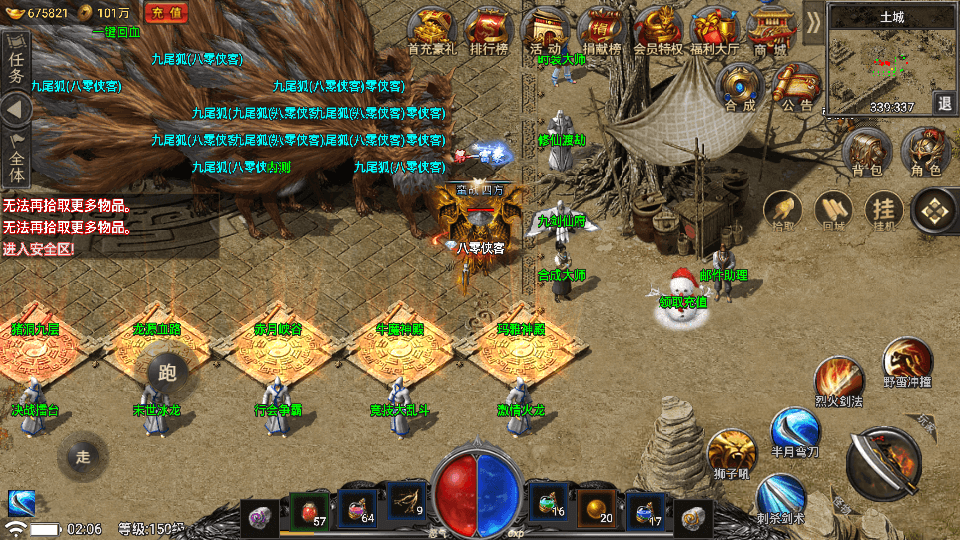Open the 合成 synthesis menu
Image resolution: width=960 pixels, height=540 pixels.
coord(740,87)
